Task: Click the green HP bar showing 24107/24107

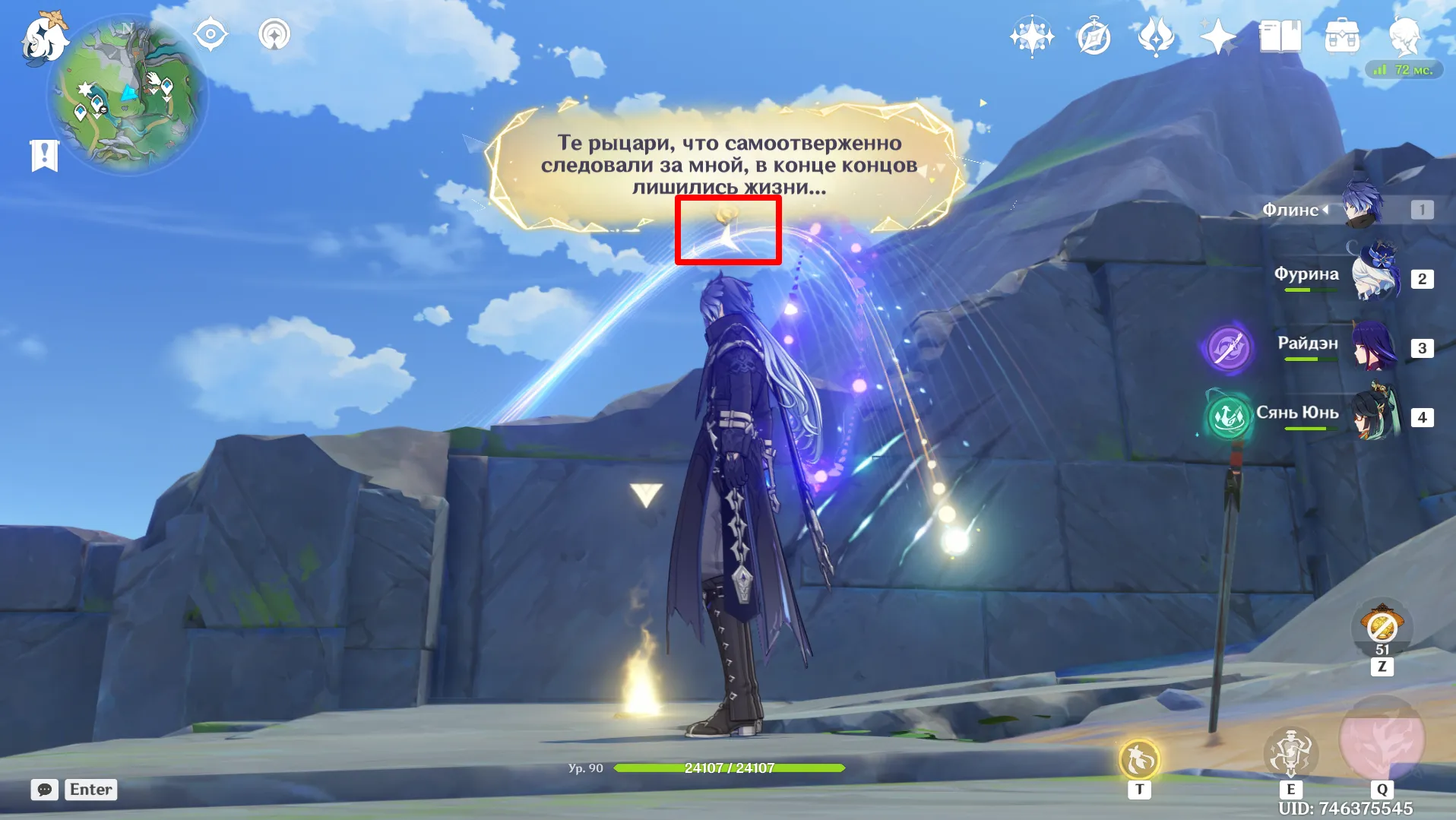Action: pyautogui.click(x=730, y=768)
